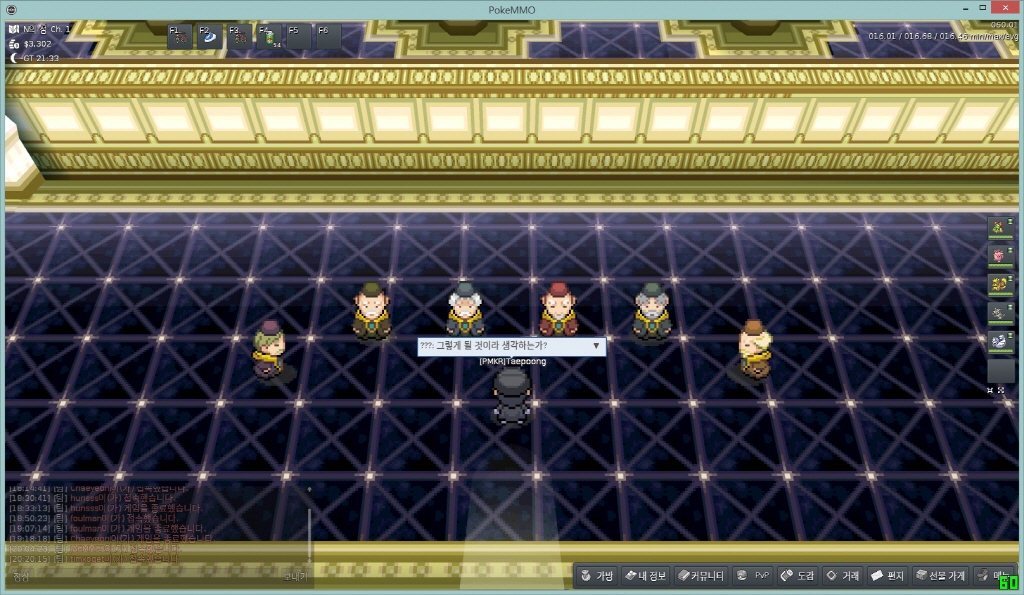
Task: Use the F3 hotkey slot item
Action: [x=240, y=38]
